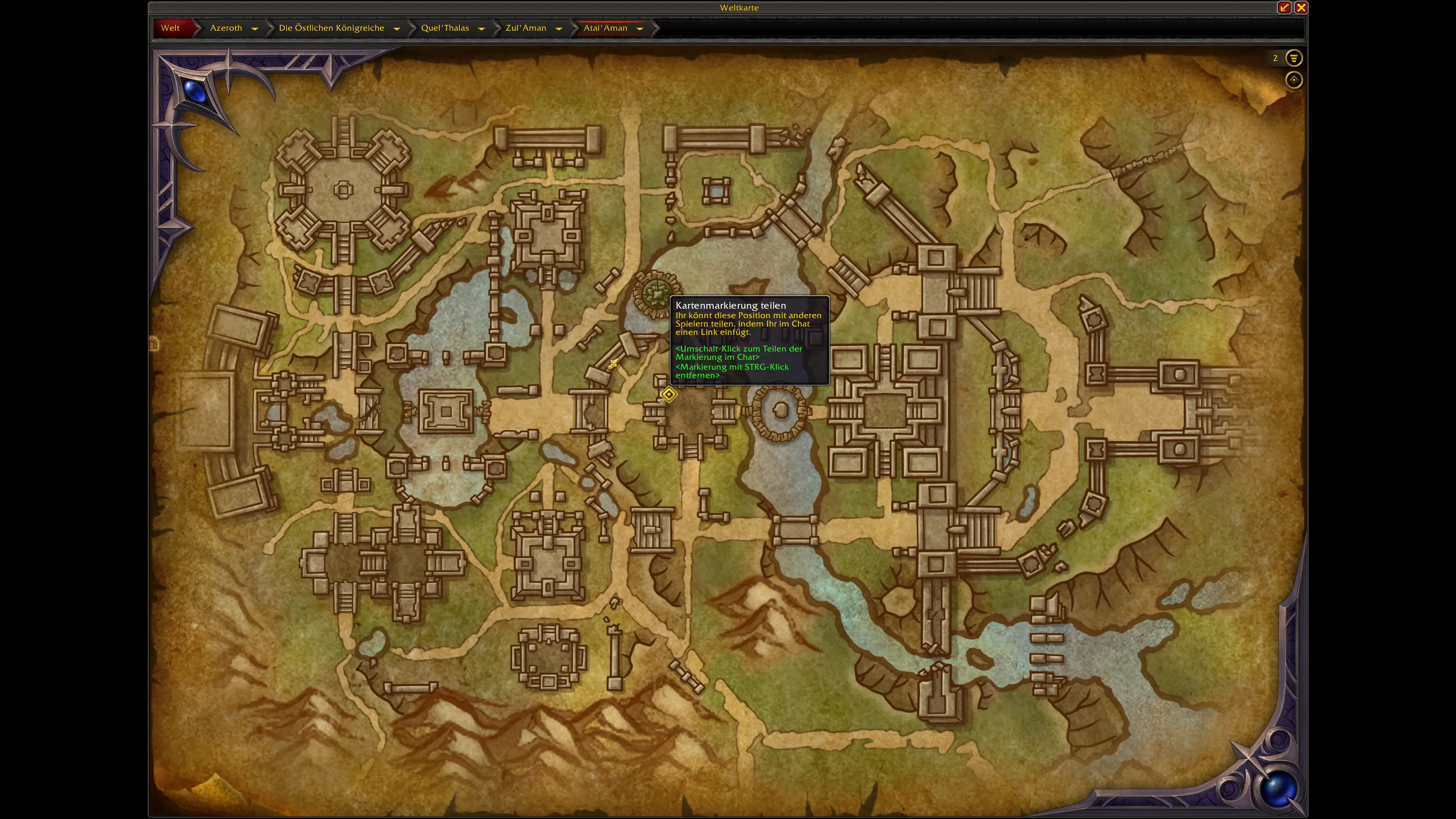The width and height of the screenshot is (1456, 819).
Task: Open the Azeroth dropdown arrow
Action: click(x=254, y=28)
